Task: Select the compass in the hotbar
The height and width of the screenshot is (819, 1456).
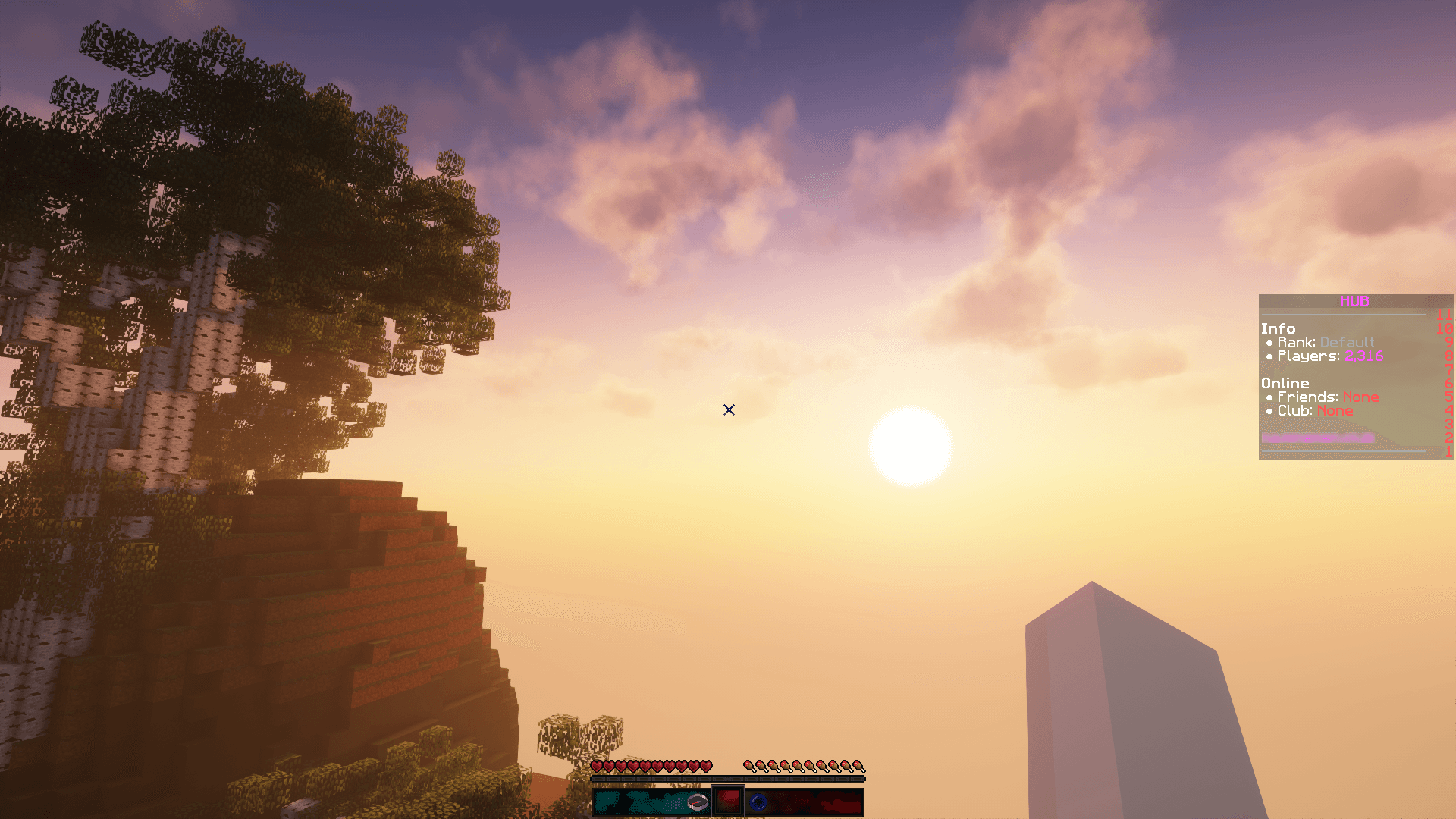Action: 698,802
